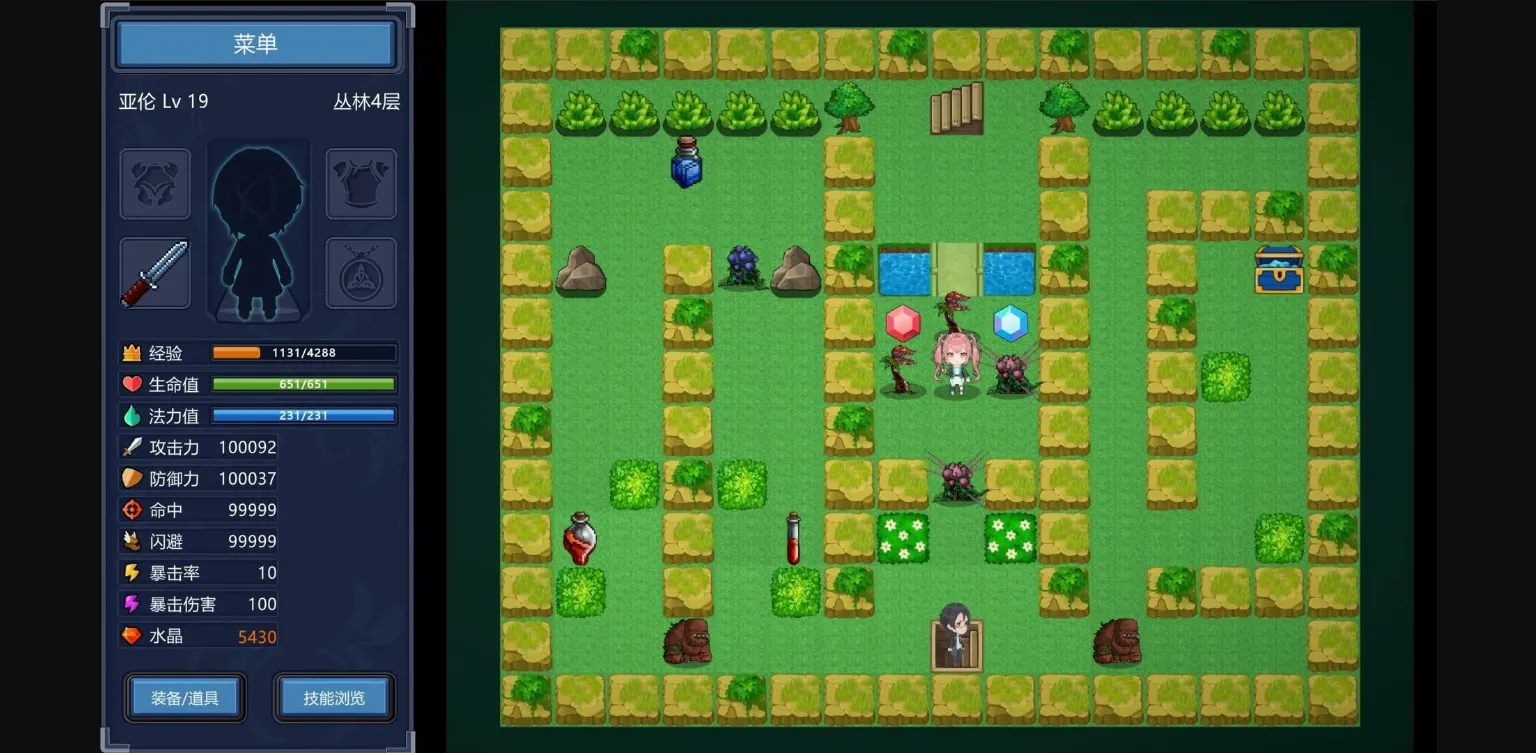The height and width of the screenshot is (753, 1536).
Task: Click the stairs at the top of map
Action: [956, 108]
